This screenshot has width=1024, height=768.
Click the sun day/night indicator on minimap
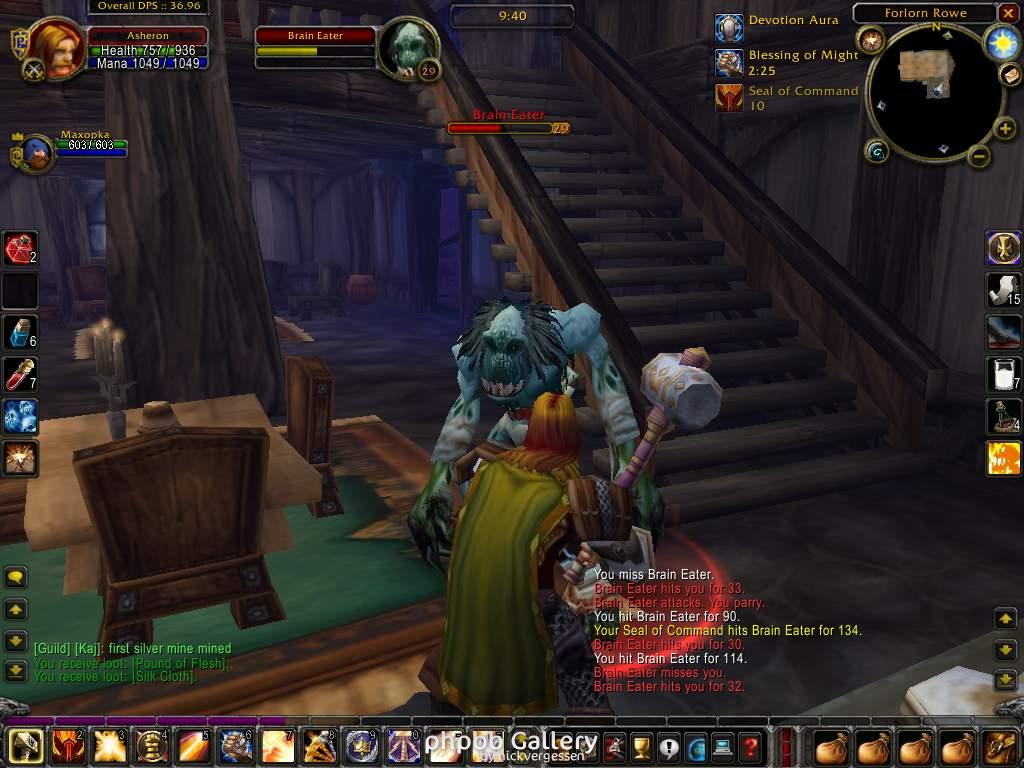(1000, 42)
